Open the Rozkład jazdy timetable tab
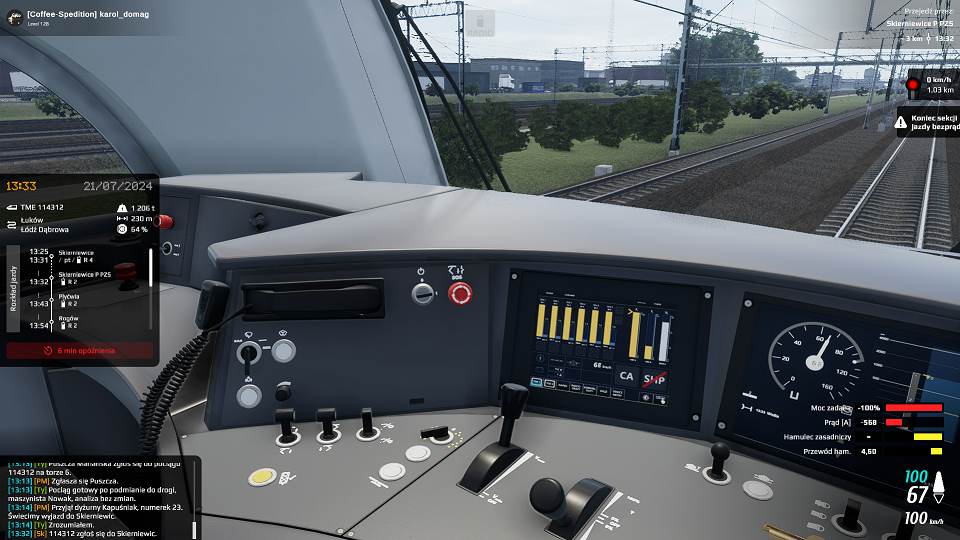The image size is (960, 540). coord(14,290)
